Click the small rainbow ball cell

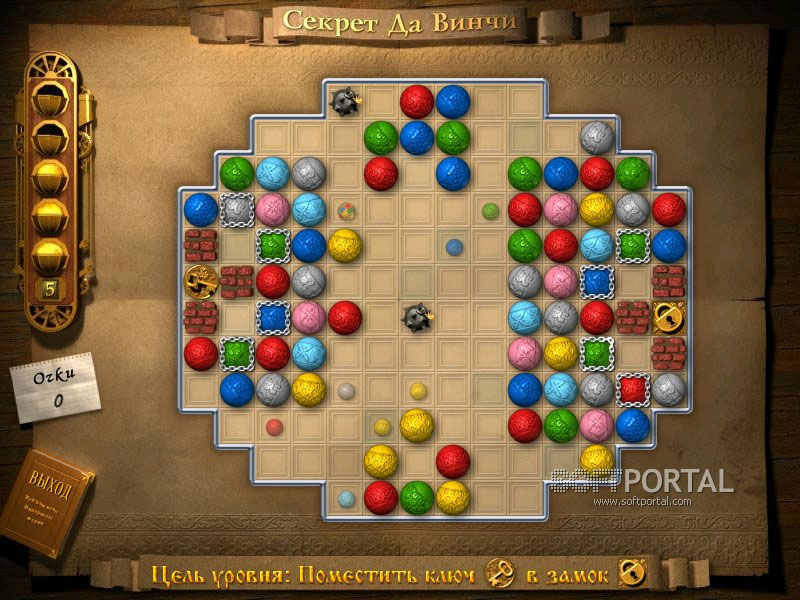coord(345,210)
